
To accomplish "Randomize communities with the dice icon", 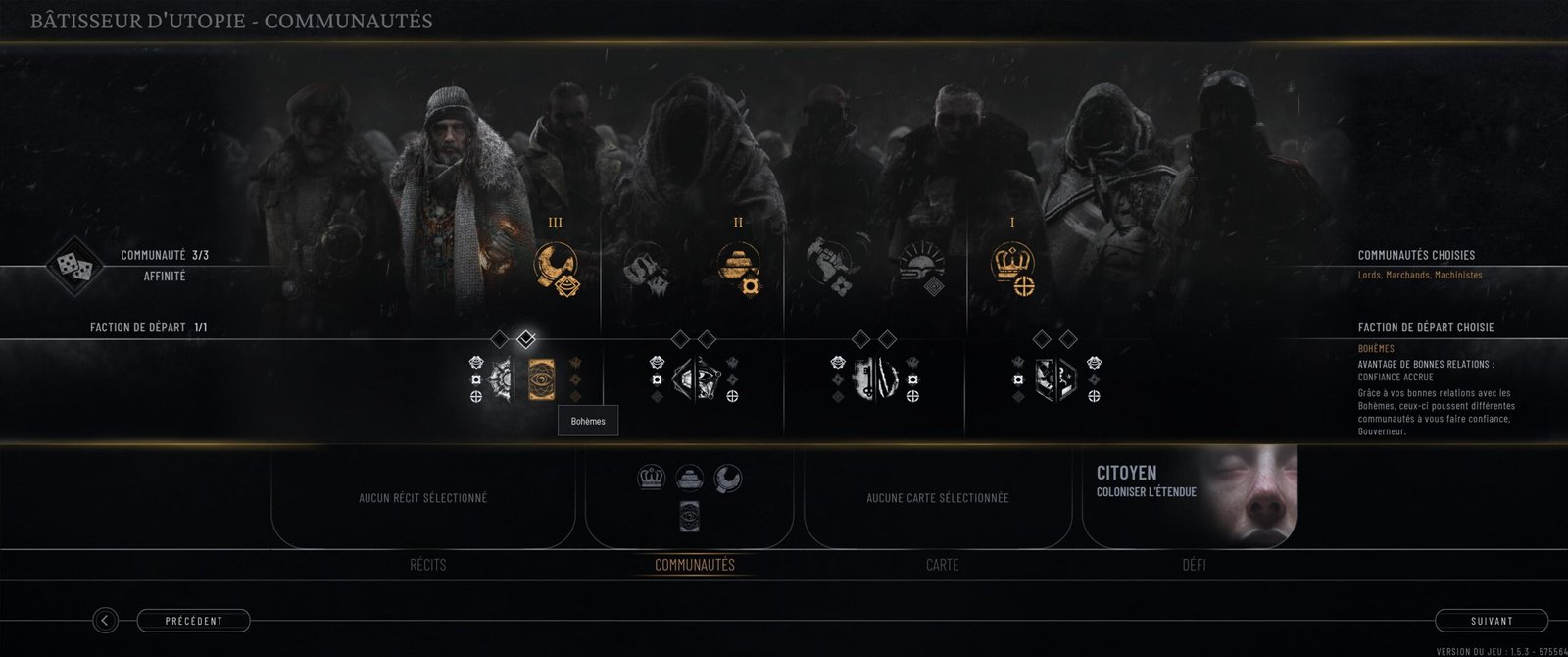I will coord(73,265).
